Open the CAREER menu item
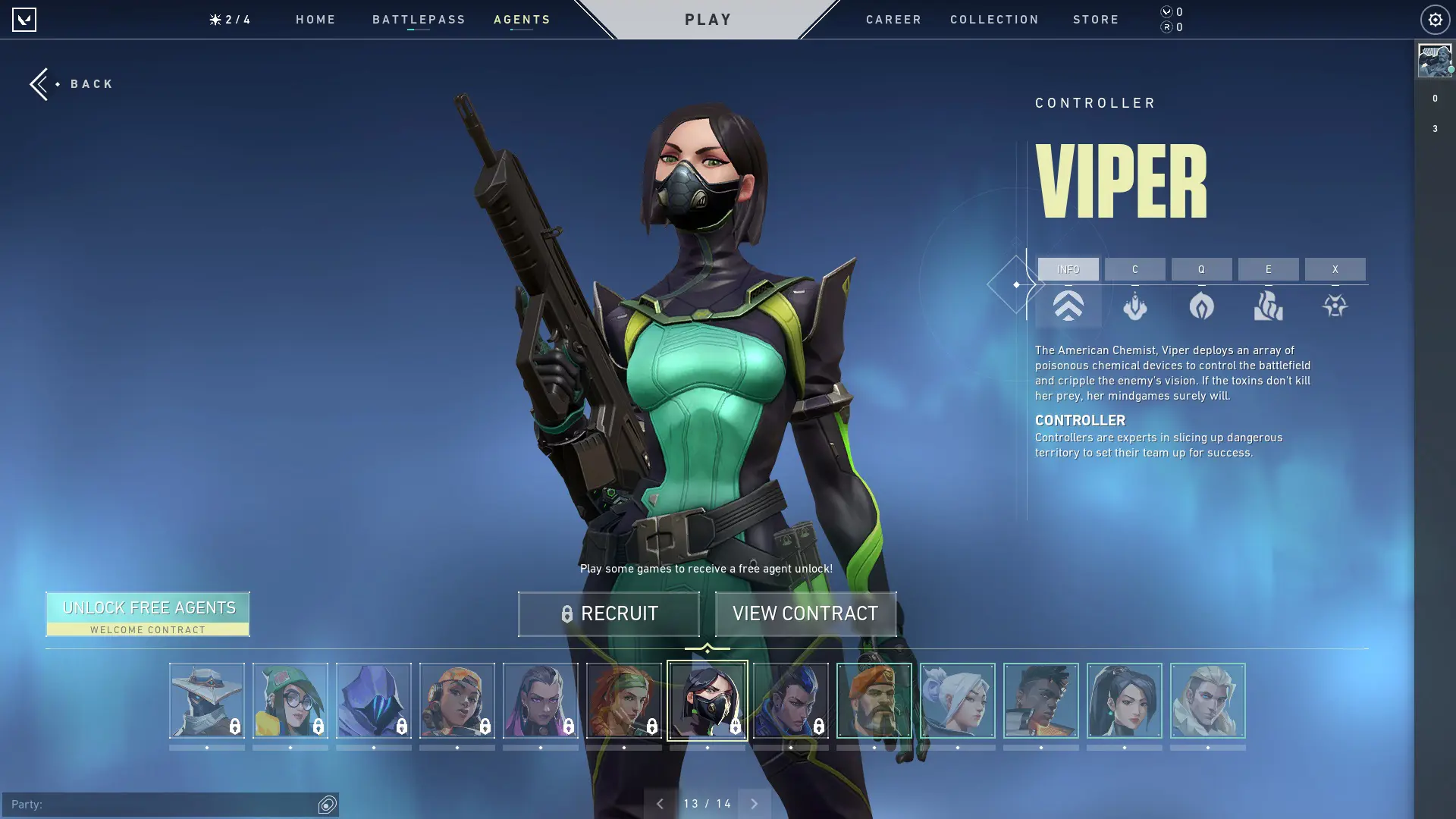This screenshot has width=1456, height=819. pyautogui.click(x=893, y=20)
